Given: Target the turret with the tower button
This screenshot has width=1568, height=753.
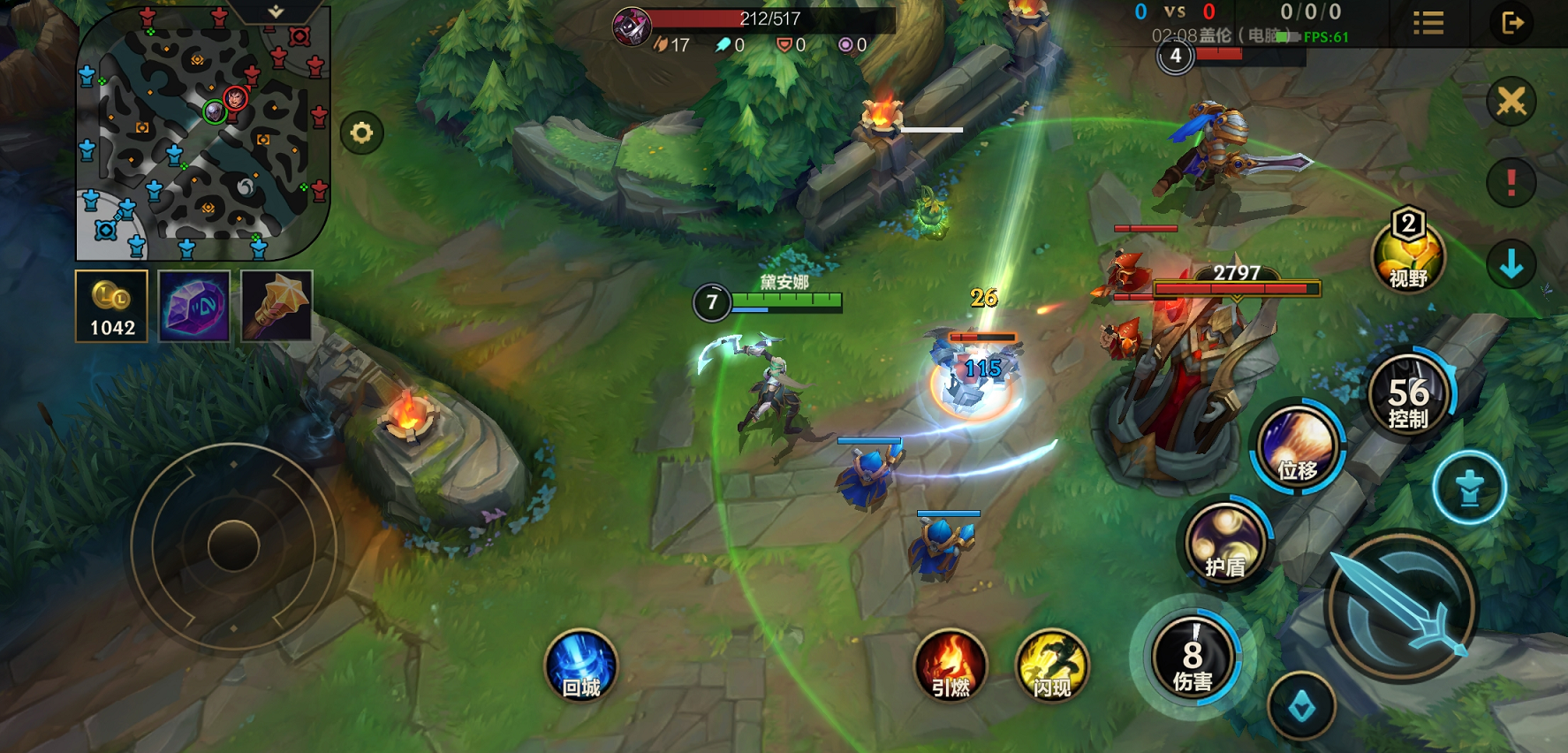Looking at the screenshot, I should [1469, 488].
